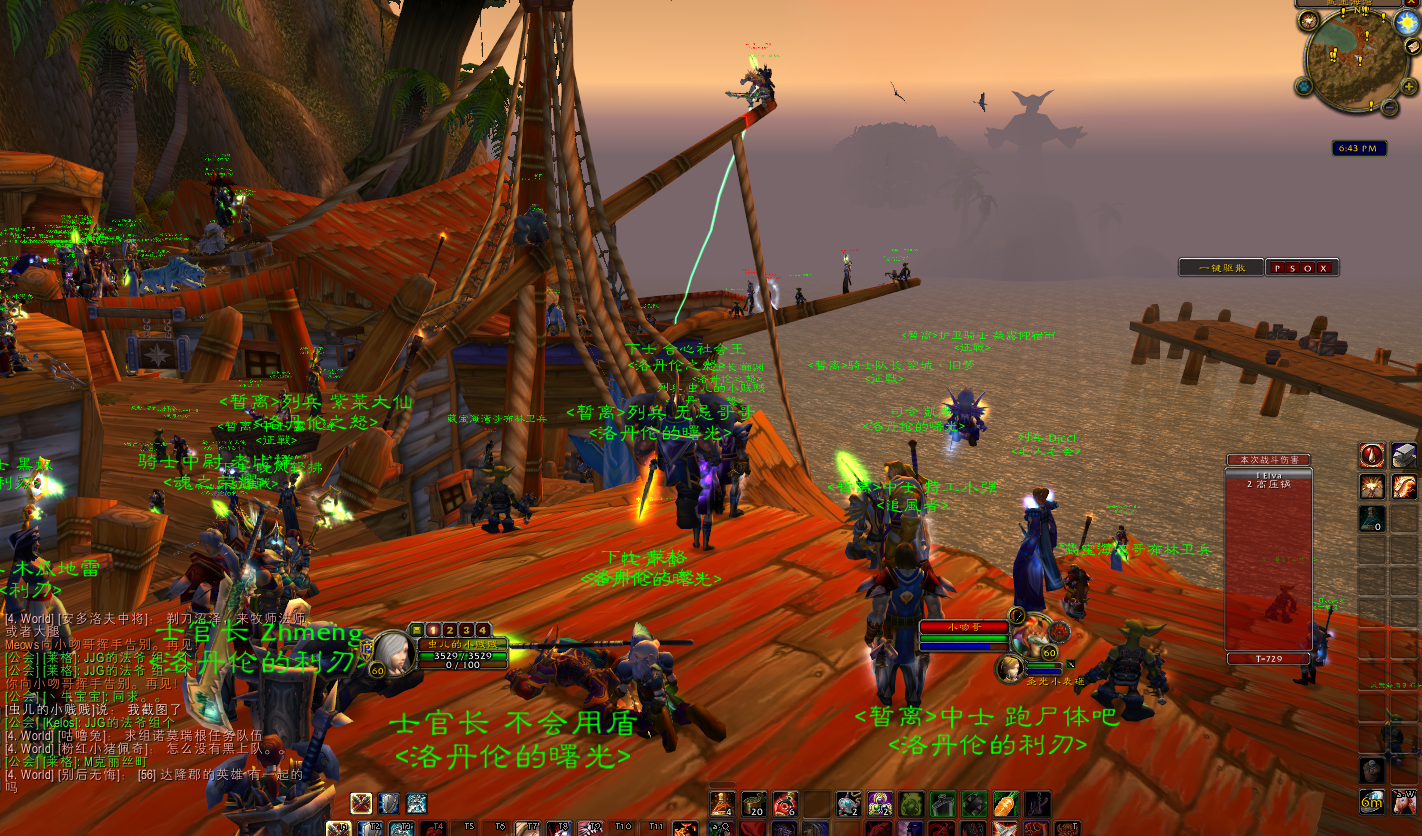This screenshot has height=836, width=1422.
Task: Click the red potion icon atop the right bar
Action: pyautogui.click(x=1373, y=456)
